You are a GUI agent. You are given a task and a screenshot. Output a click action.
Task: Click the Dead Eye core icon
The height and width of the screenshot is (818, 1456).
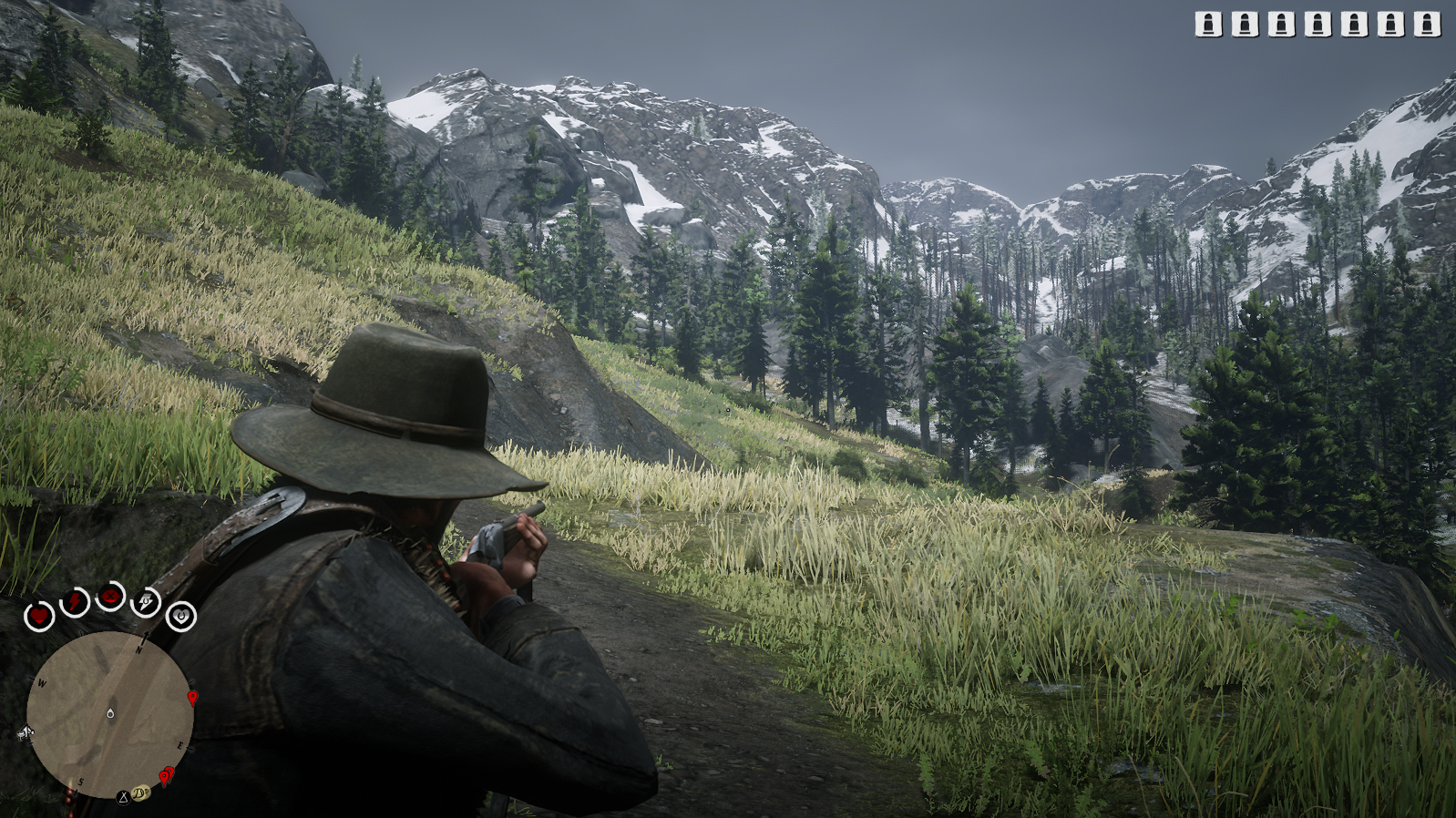[x=111, y=597]
